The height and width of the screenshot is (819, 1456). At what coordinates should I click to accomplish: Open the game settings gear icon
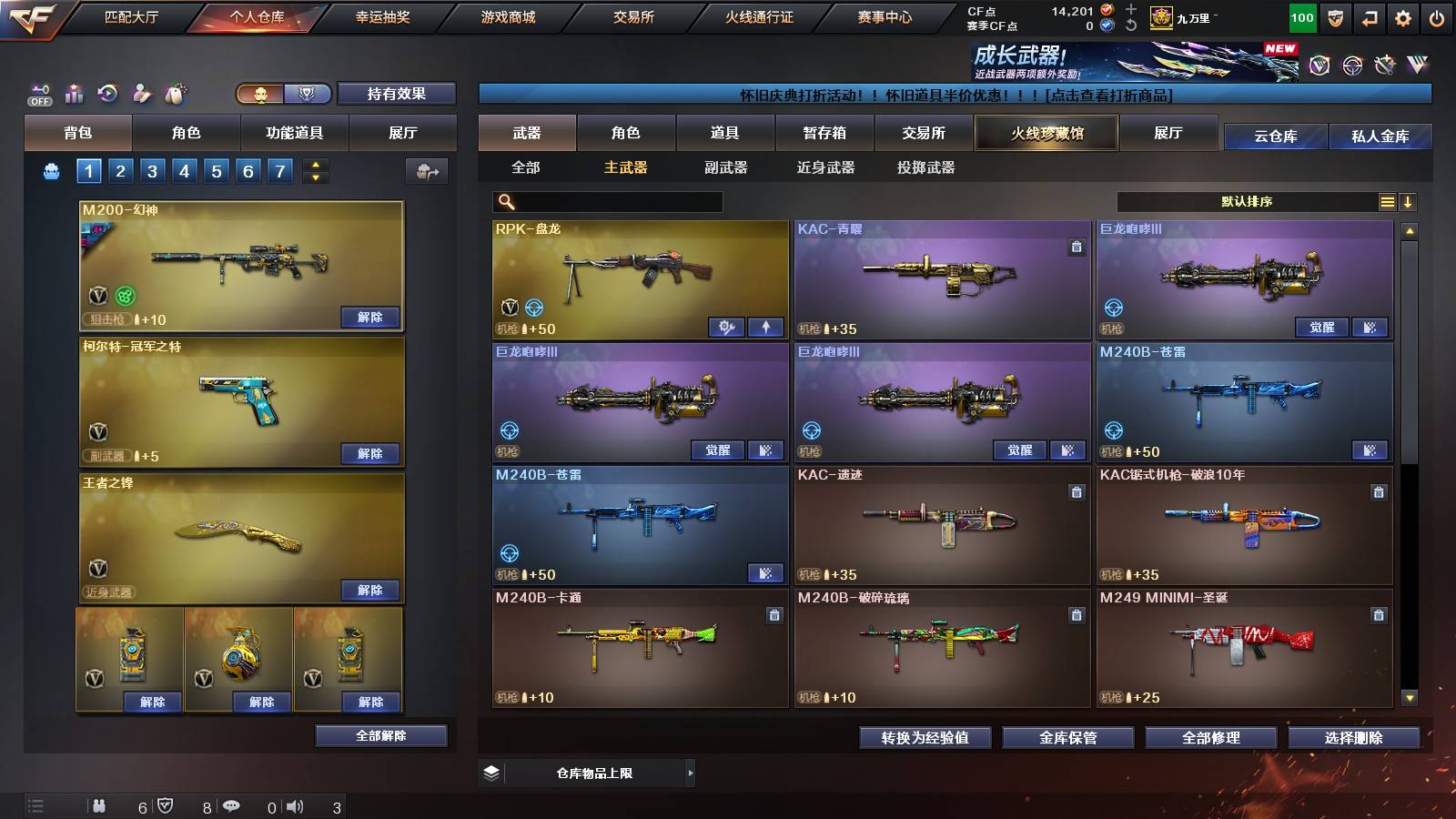click(1404, 15)
